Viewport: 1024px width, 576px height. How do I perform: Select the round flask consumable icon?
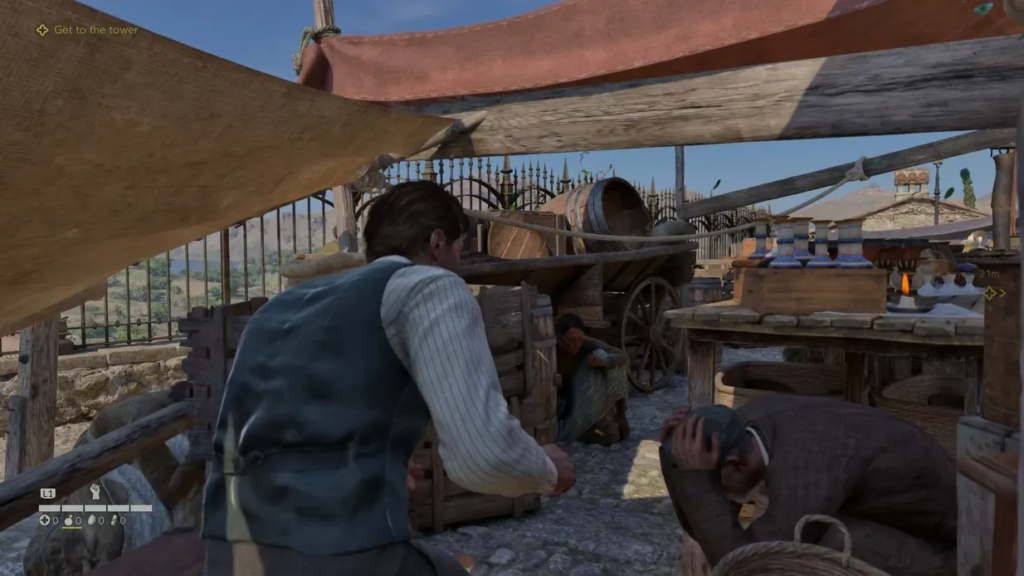[x=69, y=520]
